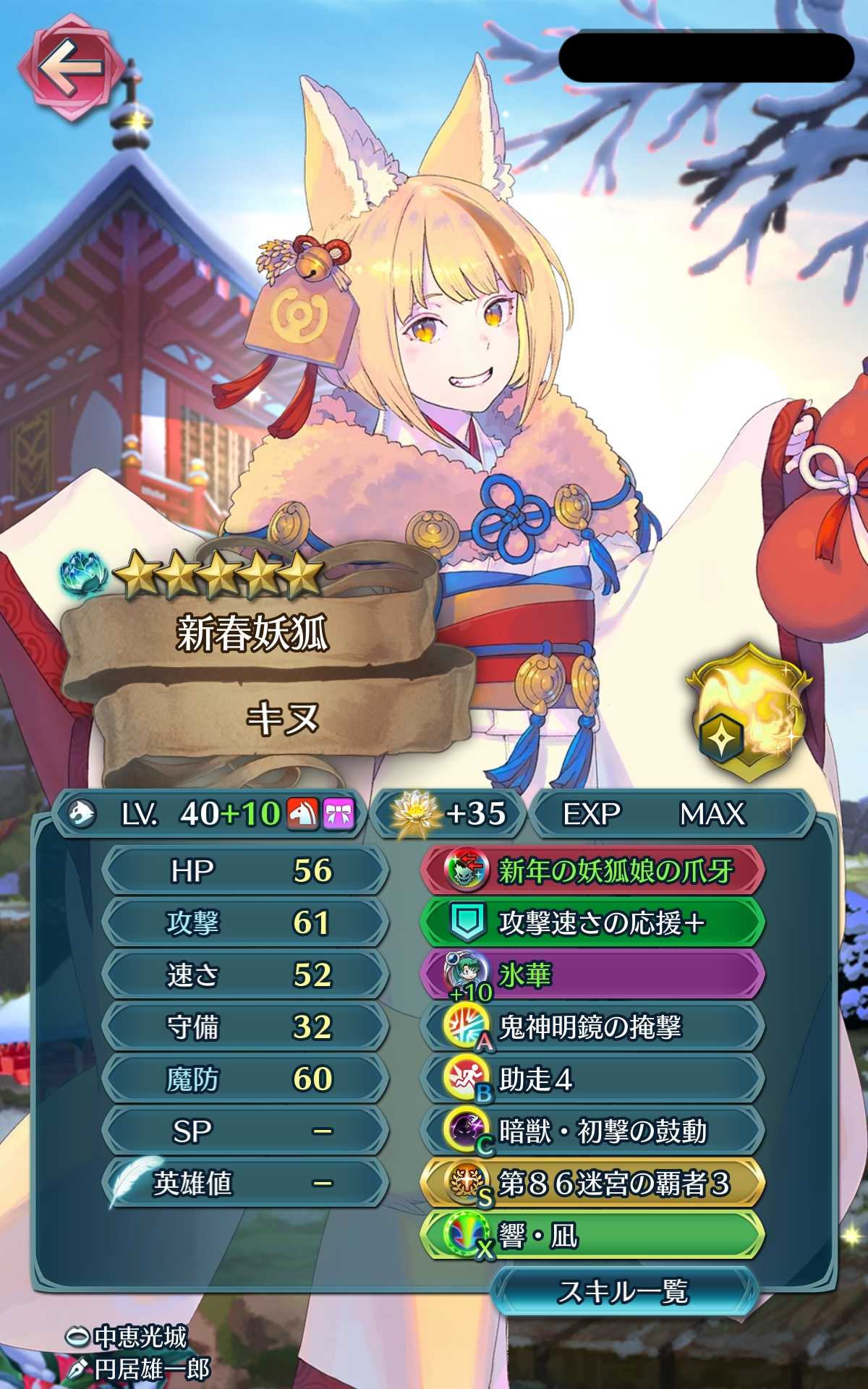The image size is (868, 1389).
Task: Select the weapon skill 新年の妖狐娘の爪牙
Action: pos(592,870)
